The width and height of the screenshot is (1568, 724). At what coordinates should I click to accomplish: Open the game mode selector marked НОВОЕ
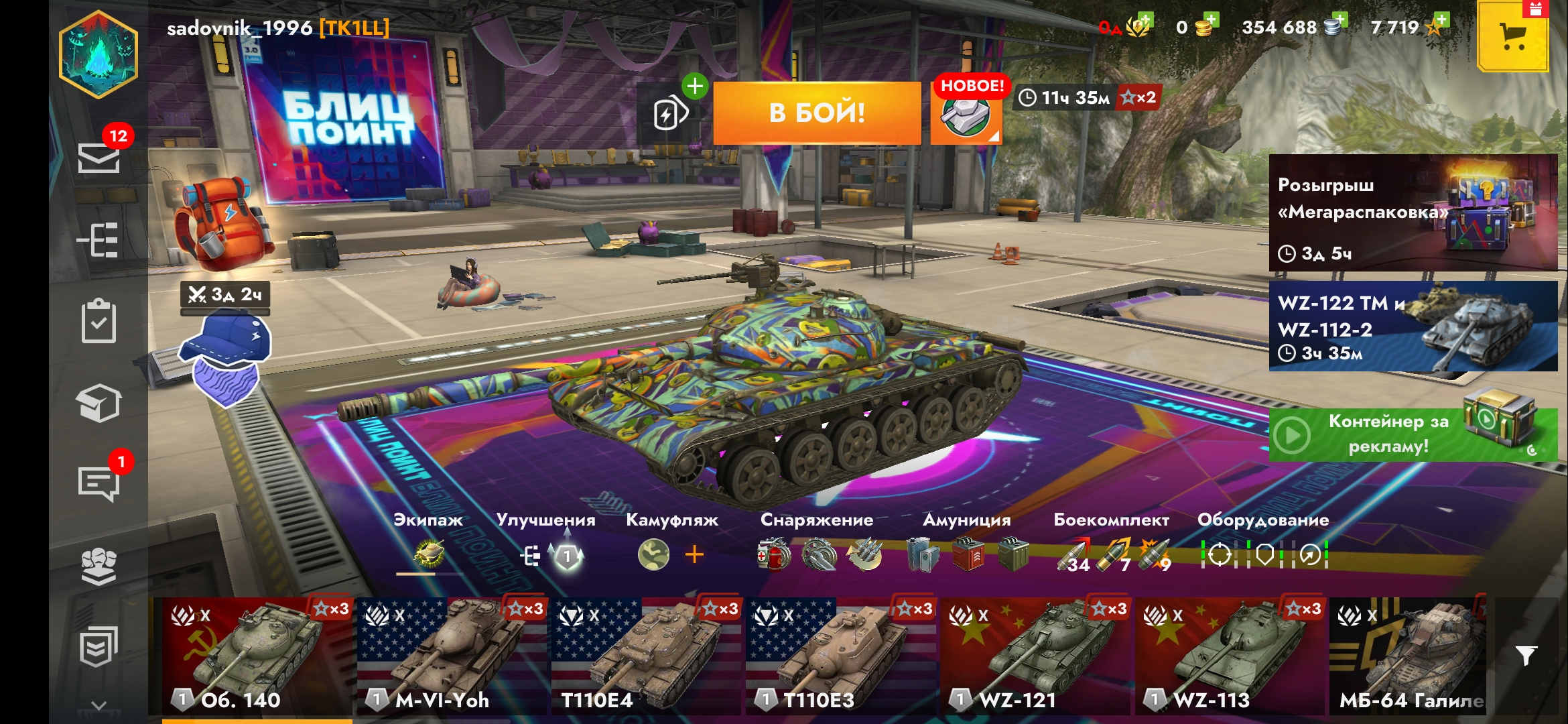[x=966, y=114]
